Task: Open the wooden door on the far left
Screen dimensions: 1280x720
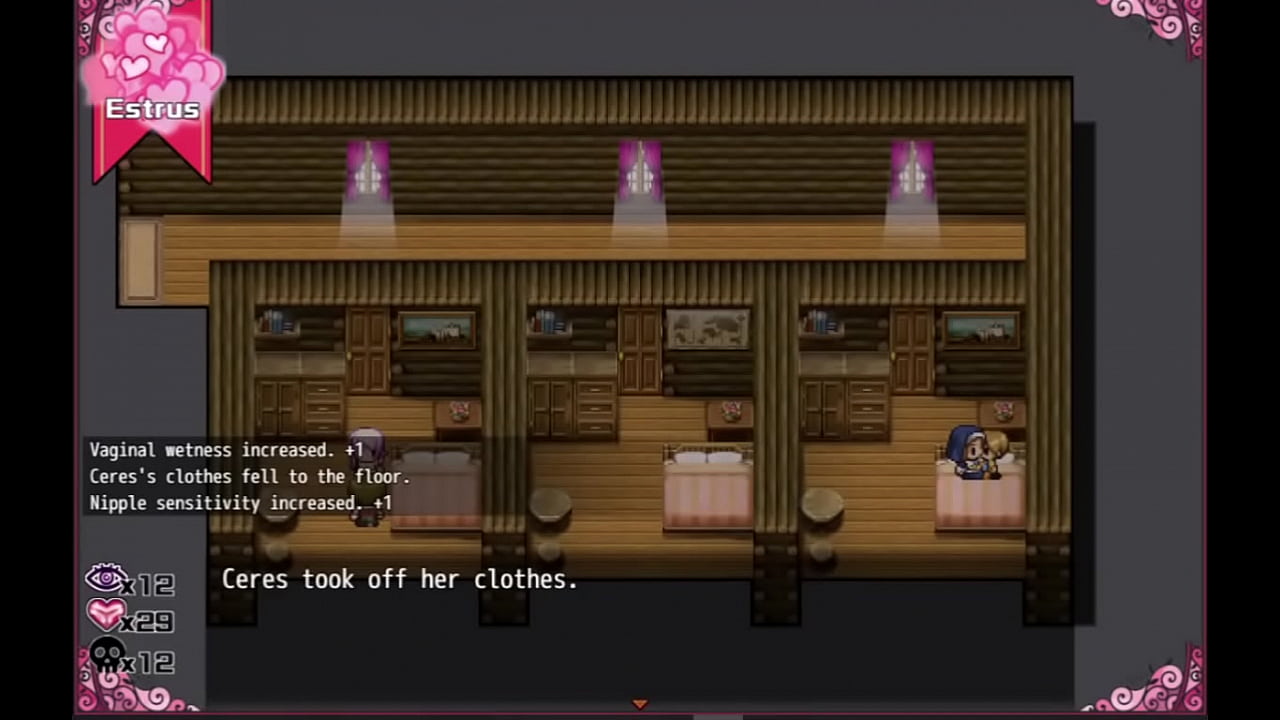Action: click(140, 258)
